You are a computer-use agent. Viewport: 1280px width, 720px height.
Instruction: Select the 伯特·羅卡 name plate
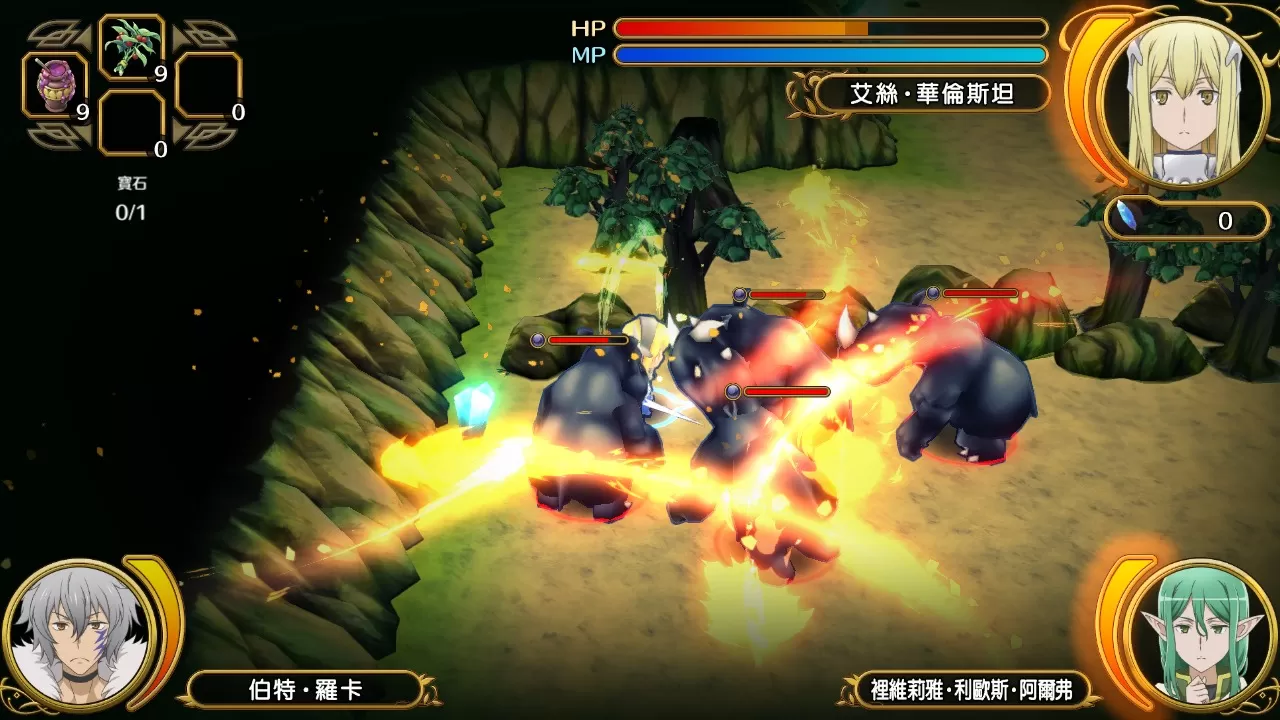tap(305, 689)
